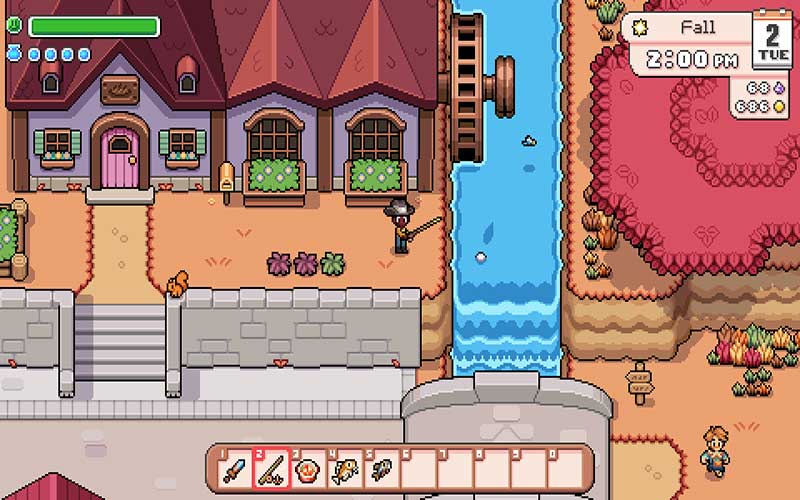Select the round orange food item slot

click(x=308, y=468)
